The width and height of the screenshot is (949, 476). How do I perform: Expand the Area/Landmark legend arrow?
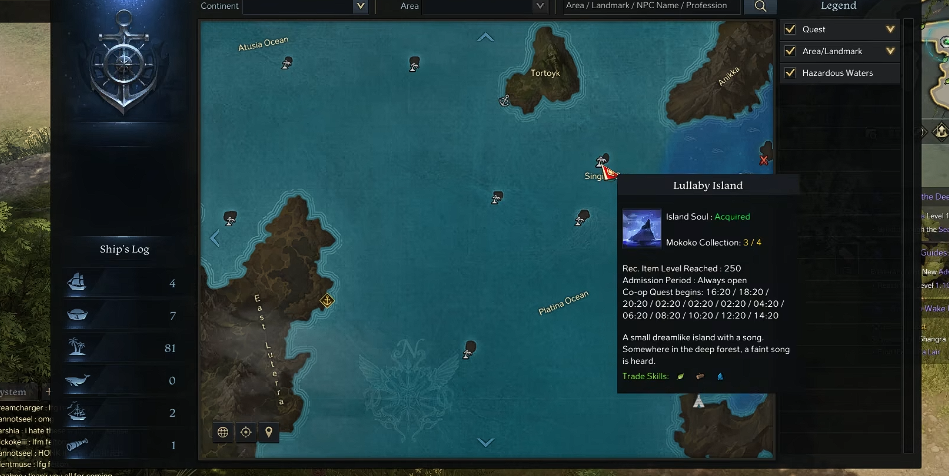890,51
